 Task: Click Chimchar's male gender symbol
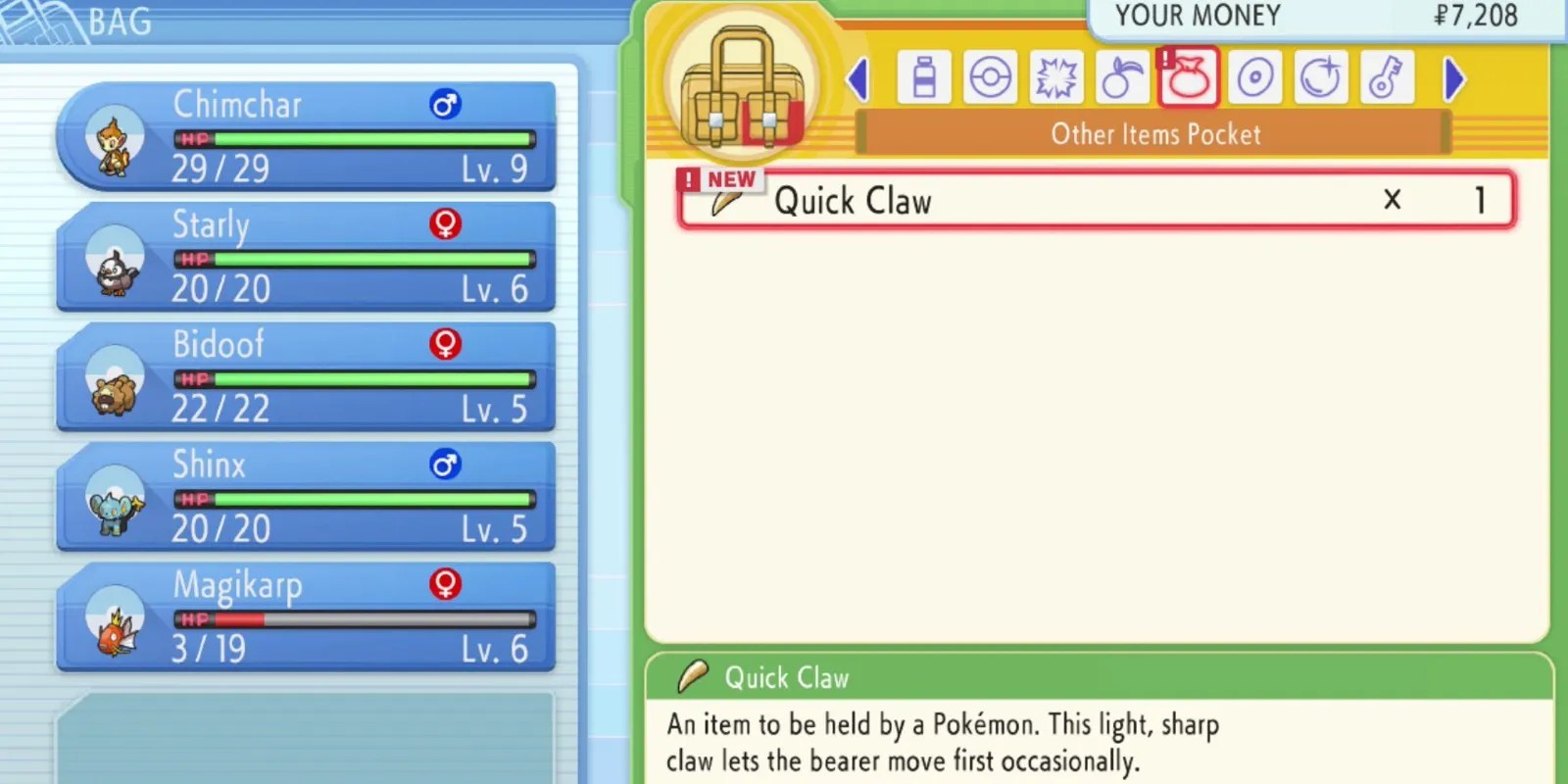(447, 104)
